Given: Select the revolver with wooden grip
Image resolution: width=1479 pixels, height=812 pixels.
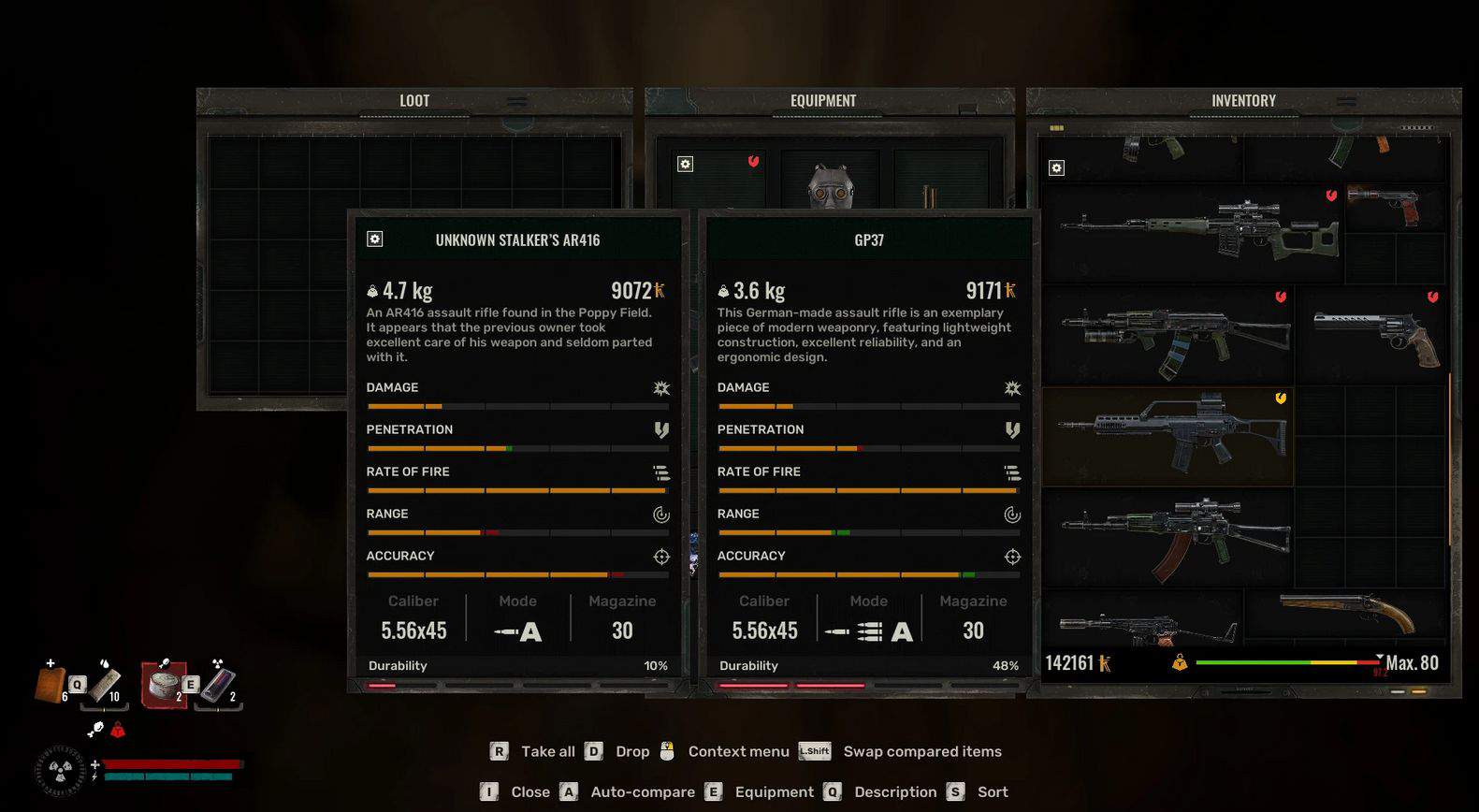Looking at the screenshot, I should click(1374, 335).
